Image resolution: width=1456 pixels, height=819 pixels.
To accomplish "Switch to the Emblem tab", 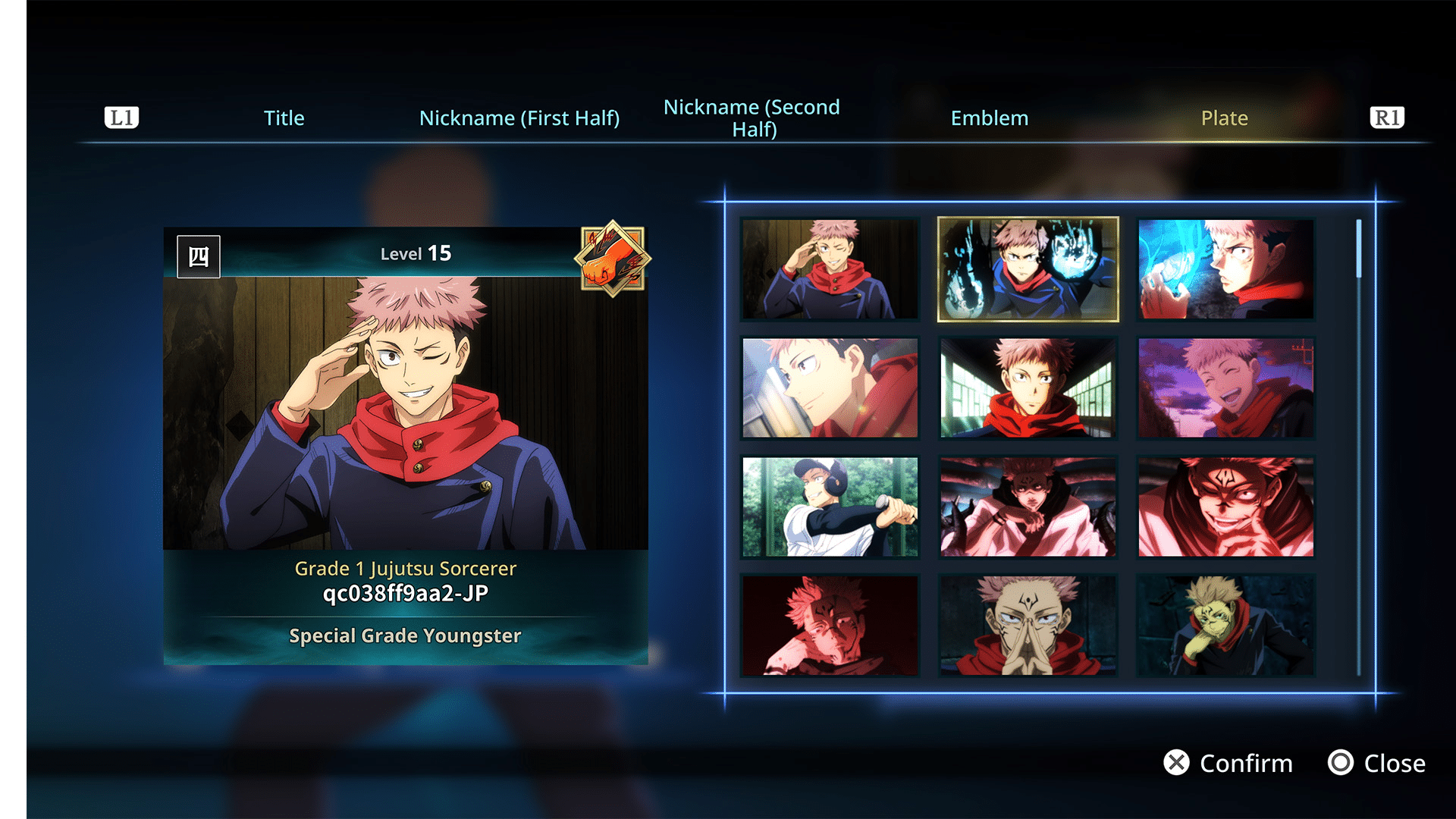I will coord(990,118).
